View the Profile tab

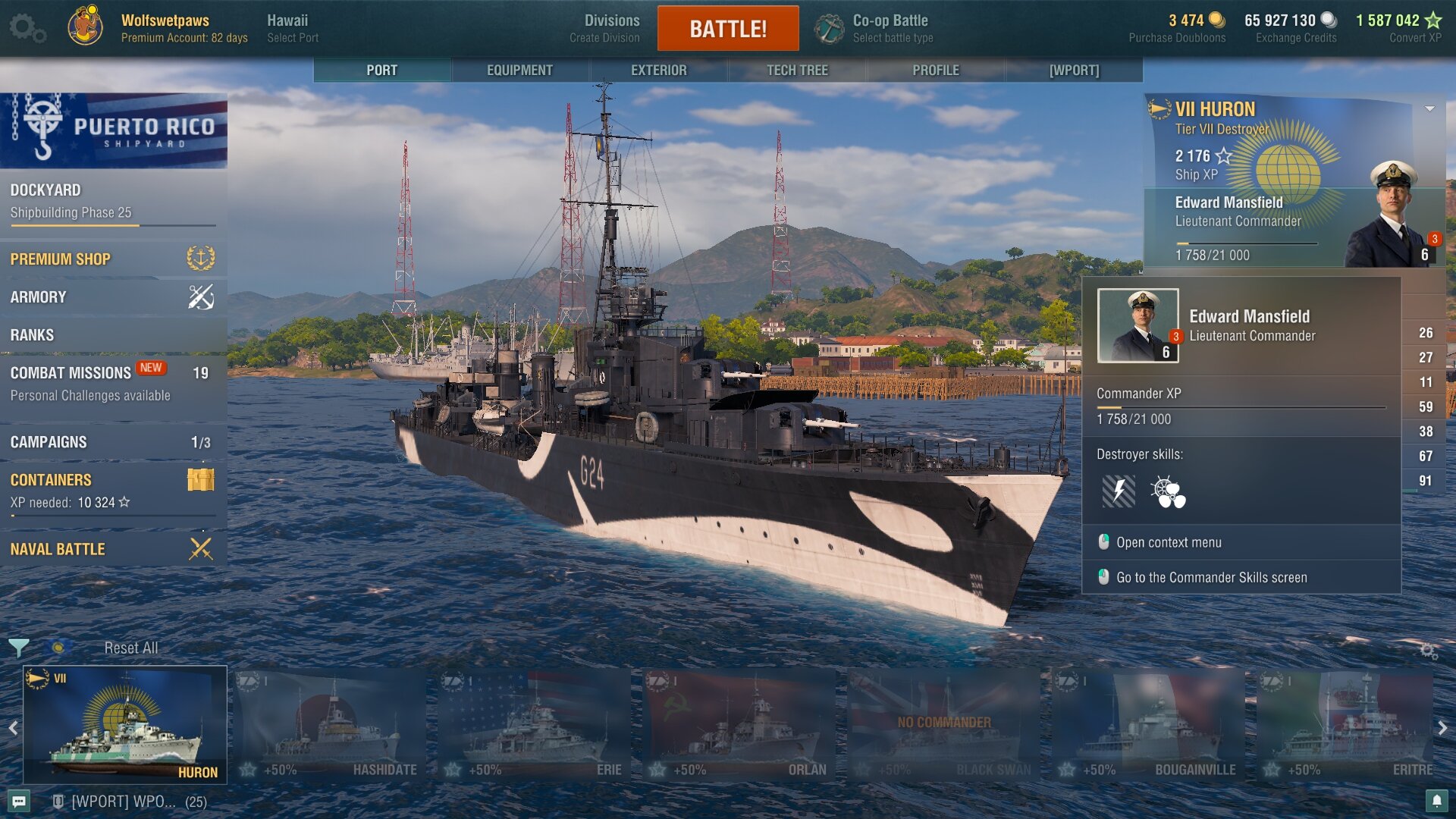[935, 70]
